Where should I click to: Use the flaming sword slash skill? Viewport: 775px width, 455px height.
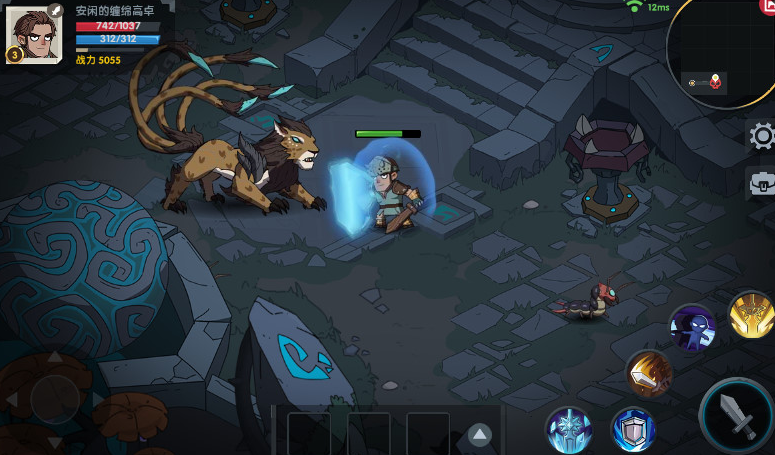648,373
